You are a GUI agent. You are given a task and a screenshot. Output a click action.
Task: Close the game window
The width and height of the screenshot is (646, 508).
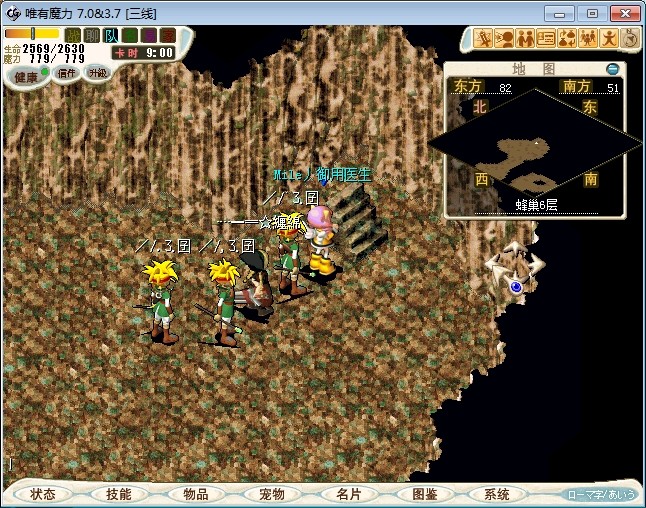click(x=622, y=13)
